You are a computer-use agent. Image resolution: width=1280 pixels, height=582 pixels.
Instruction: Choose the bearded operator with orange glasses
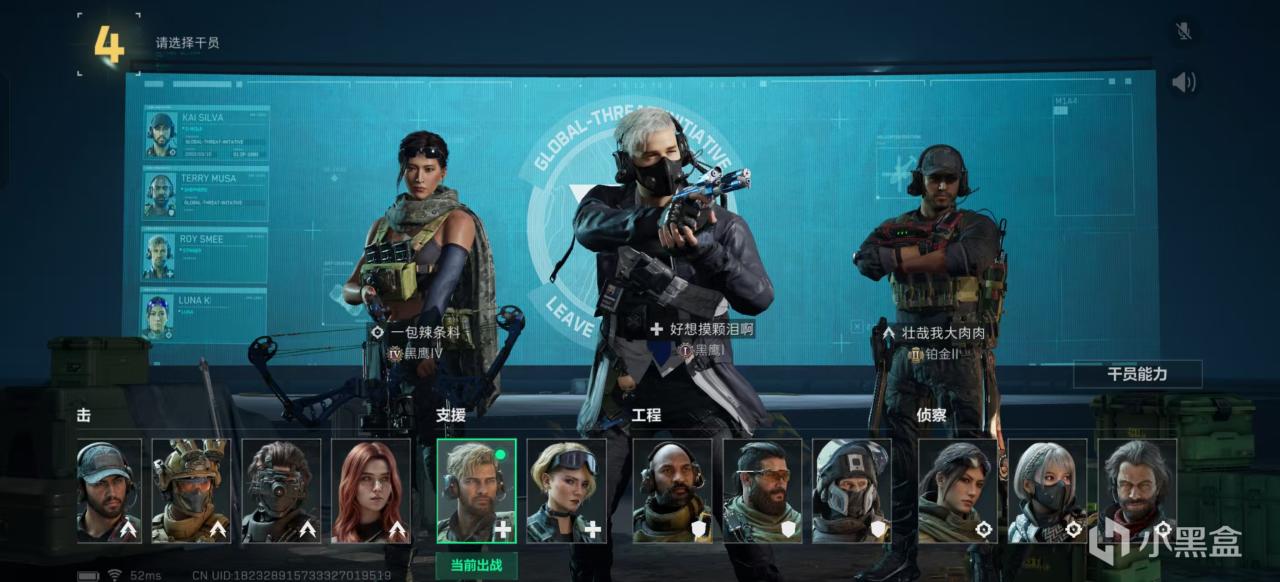[762, 490]
